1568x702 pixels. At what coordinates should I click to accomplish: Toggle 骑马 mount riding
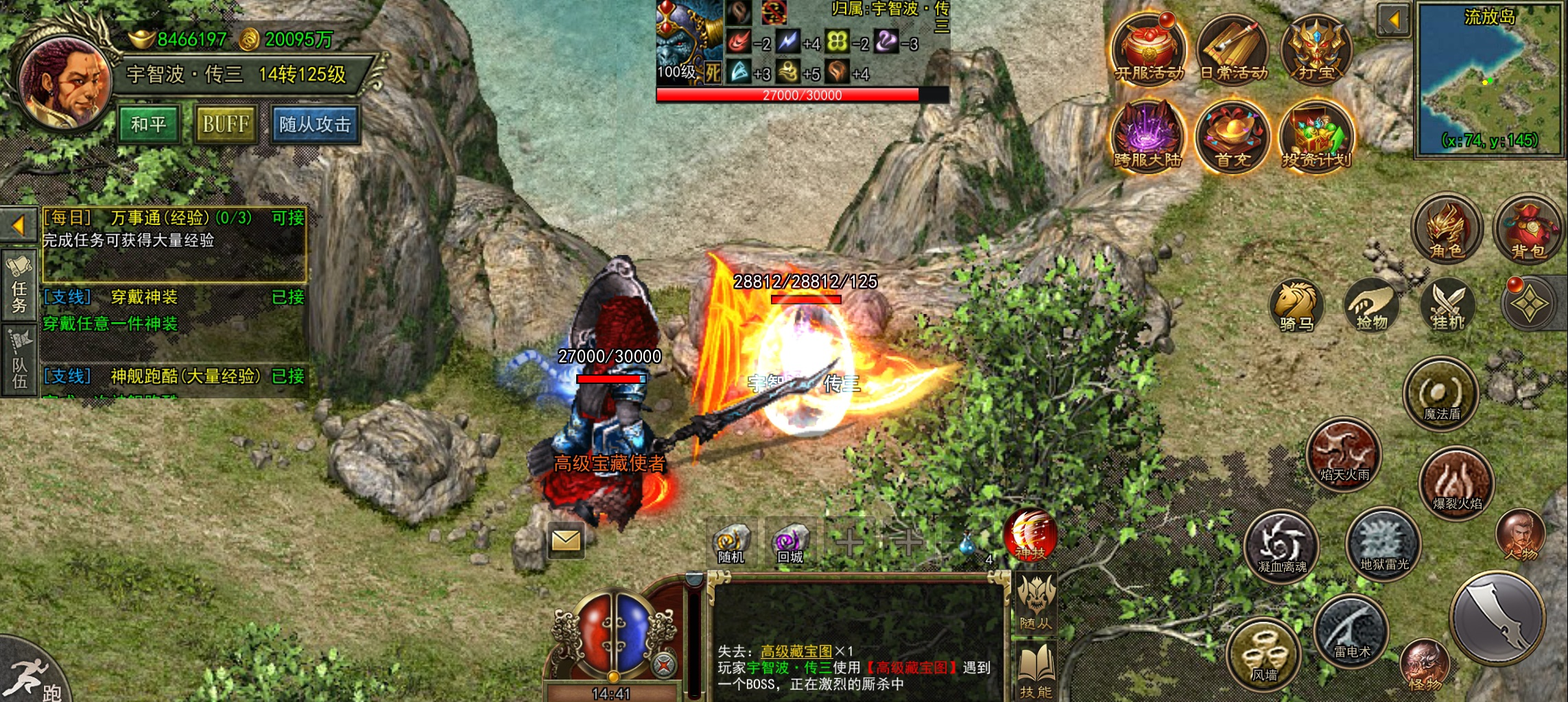(x=1296, y=306)
